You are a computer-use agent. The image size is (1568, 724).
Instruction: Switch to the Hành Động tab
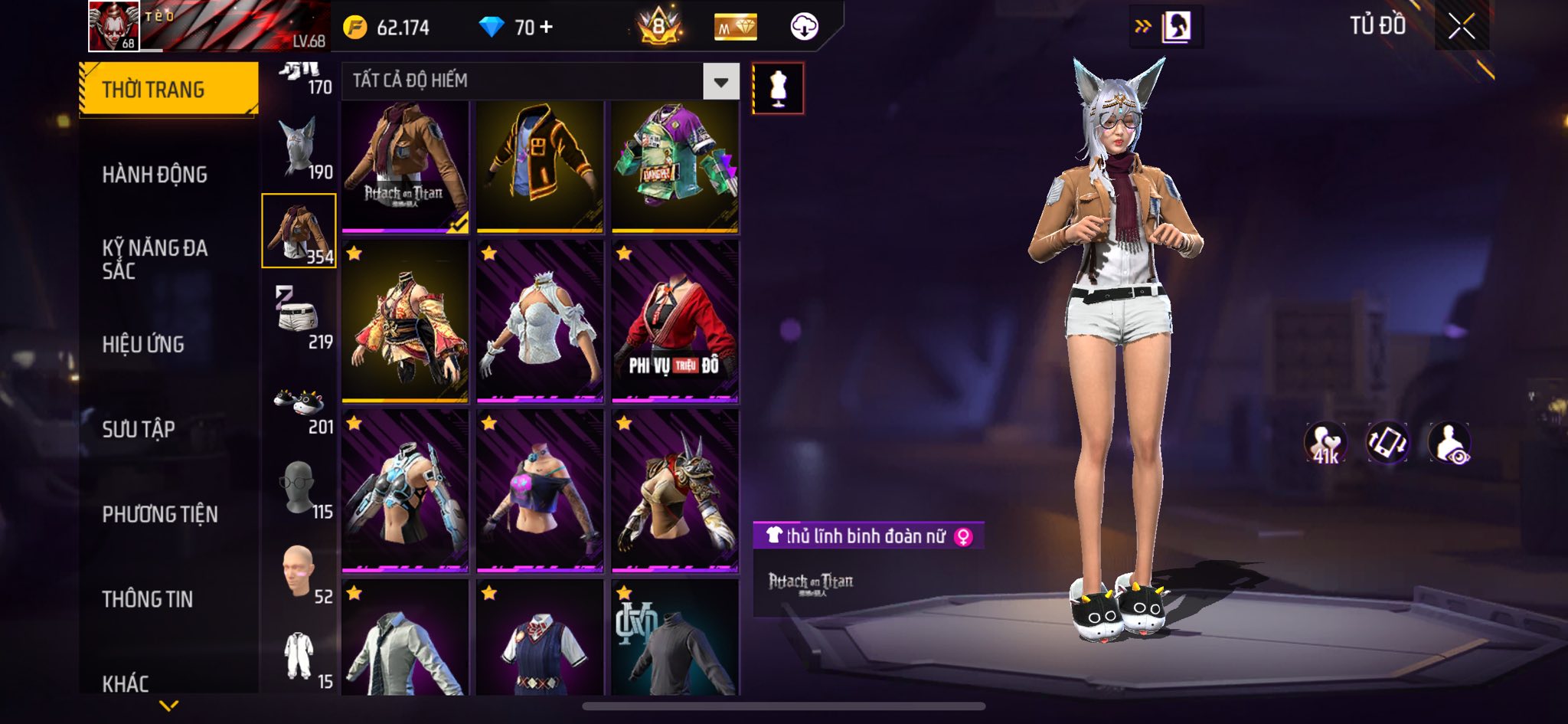[x=155, y=175]
